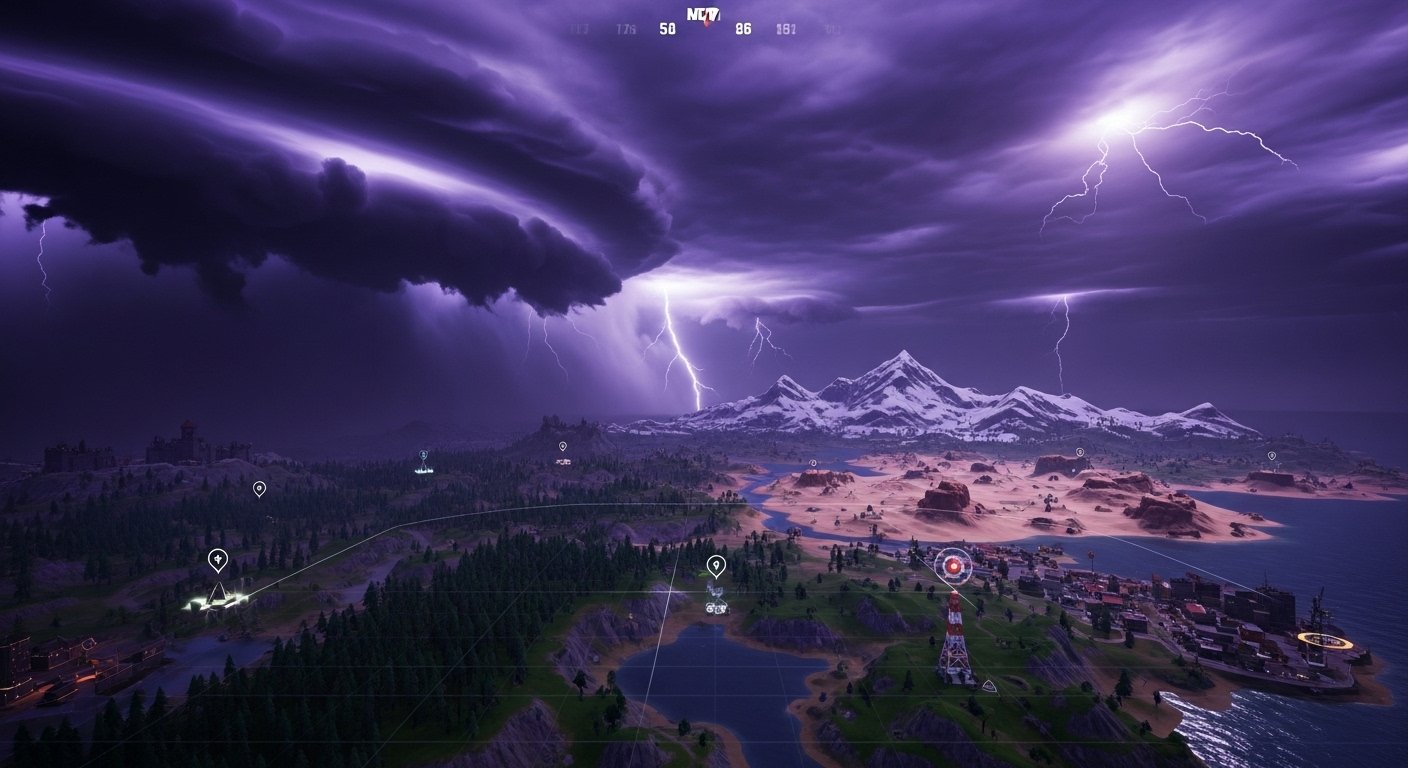Click the skydiver icon in the top HUD
The width and height of the screenshot is (1408, 768).
coord(708,22)
